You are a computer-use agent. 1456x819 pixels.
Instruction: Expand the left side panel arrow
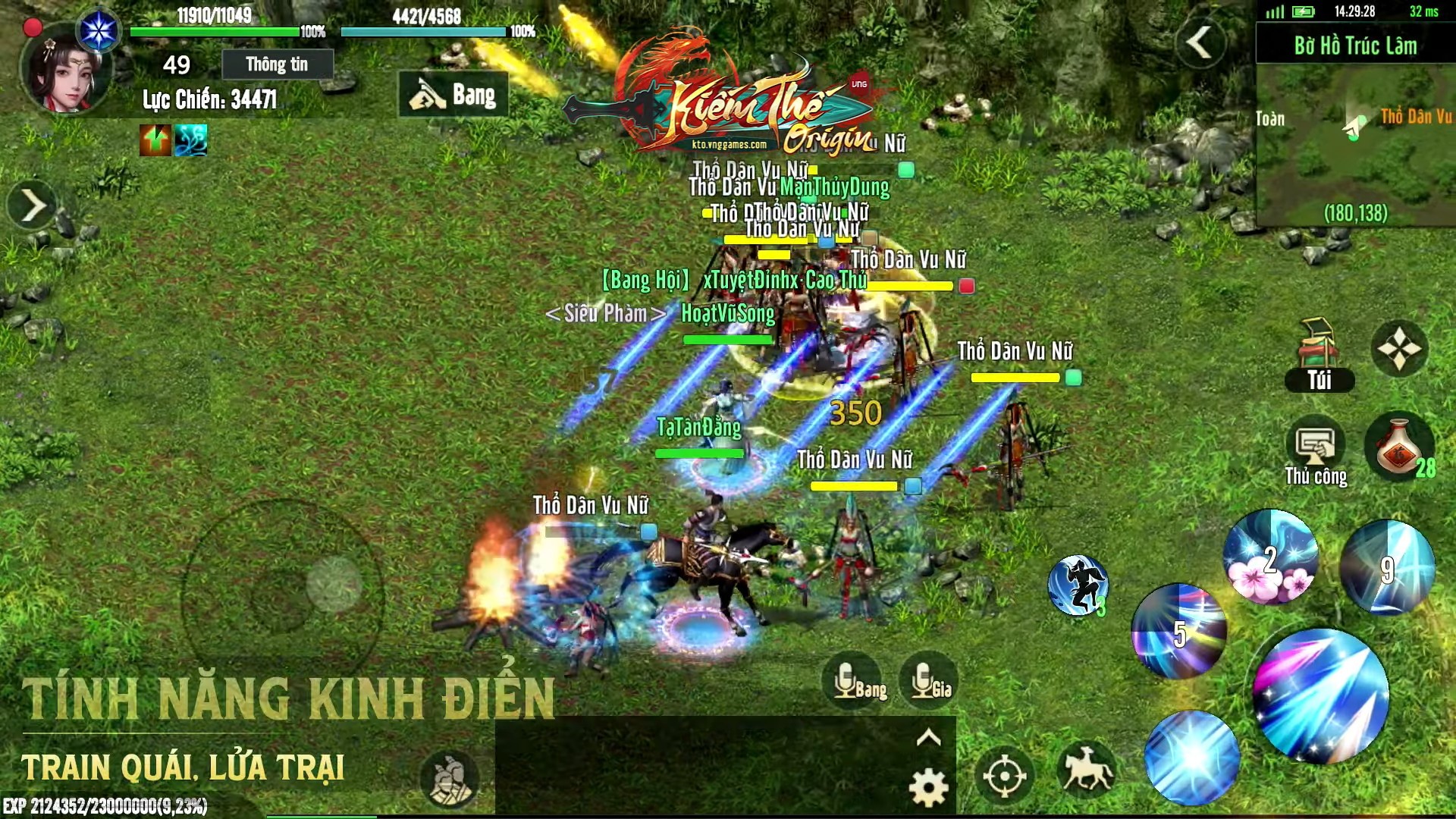click(32, 206)
